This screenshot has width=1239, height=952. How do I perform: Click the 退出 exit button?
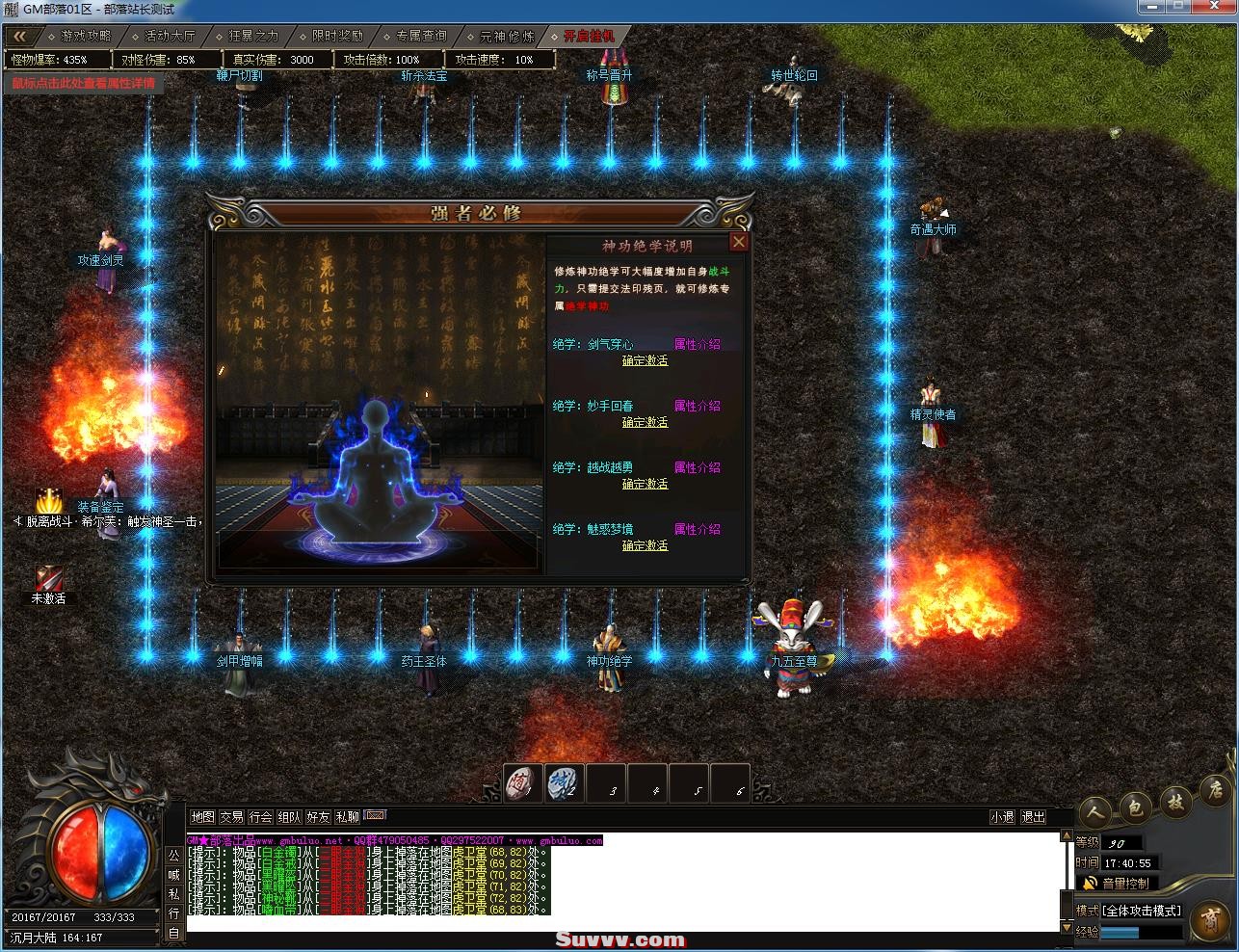1033,817
